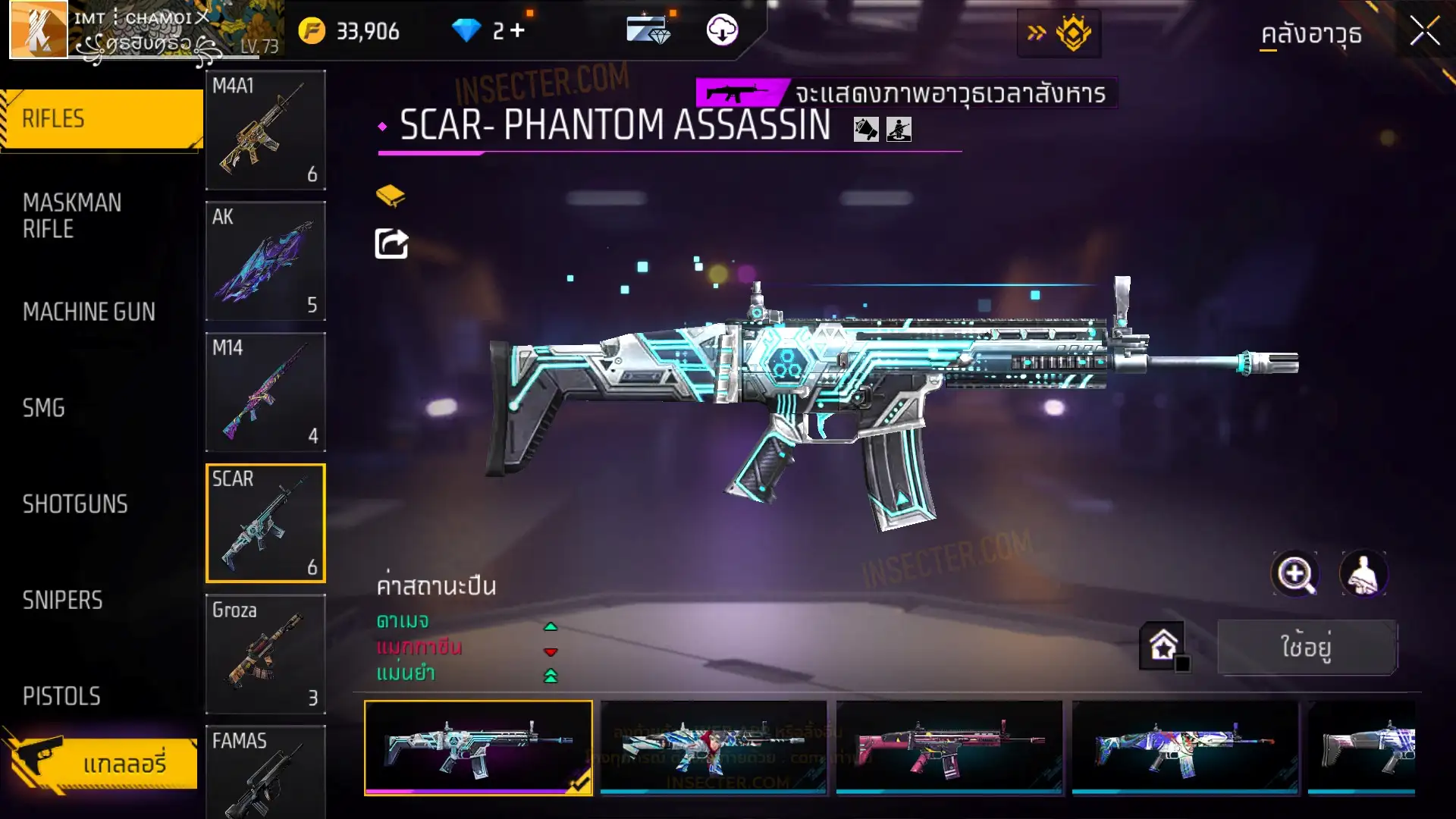Click the share icon
The height and width of the screenshot is (819, 1456).
pos(391,243)
